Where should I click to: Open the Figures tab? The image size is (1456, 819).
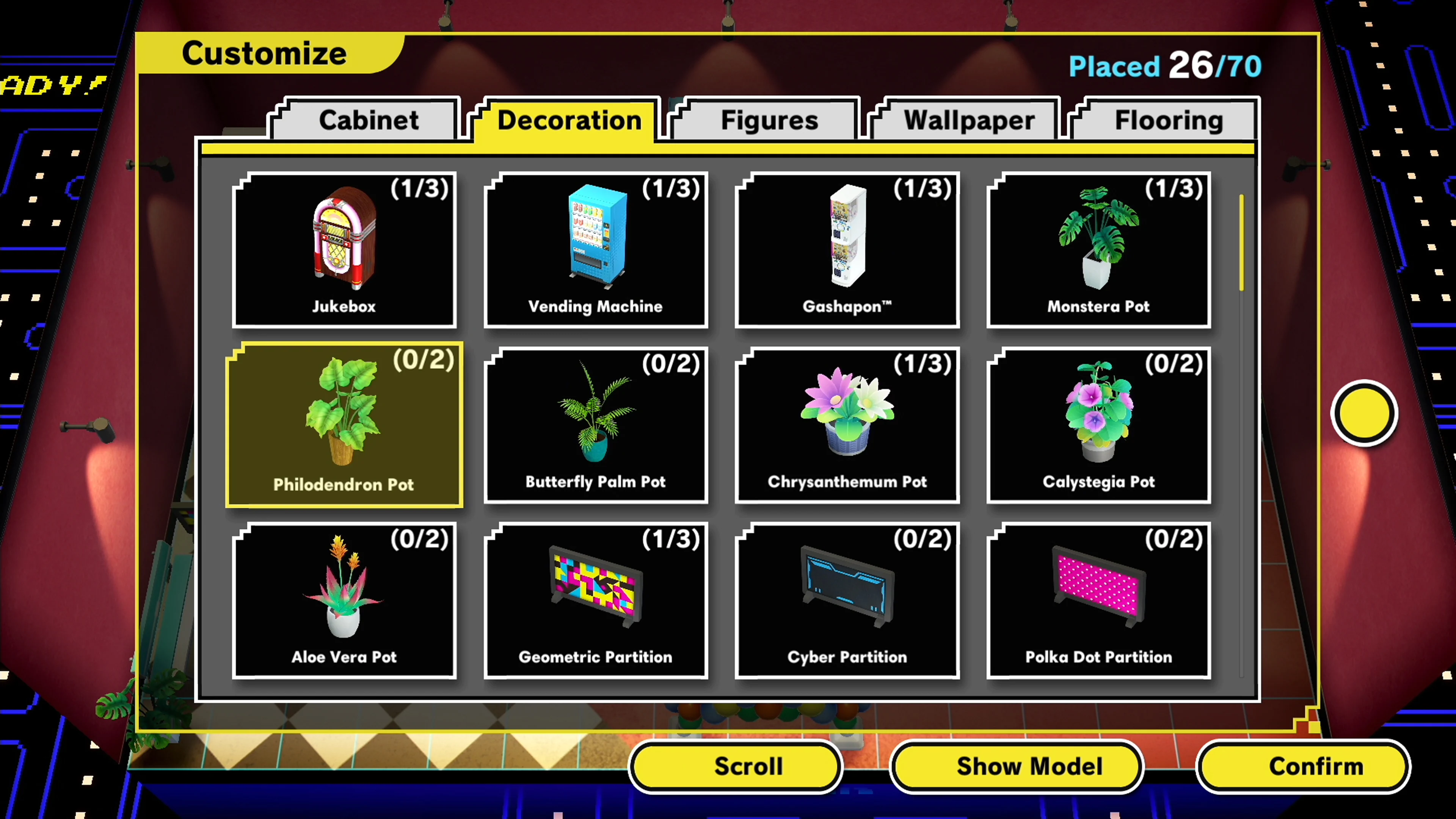point(769,120)
